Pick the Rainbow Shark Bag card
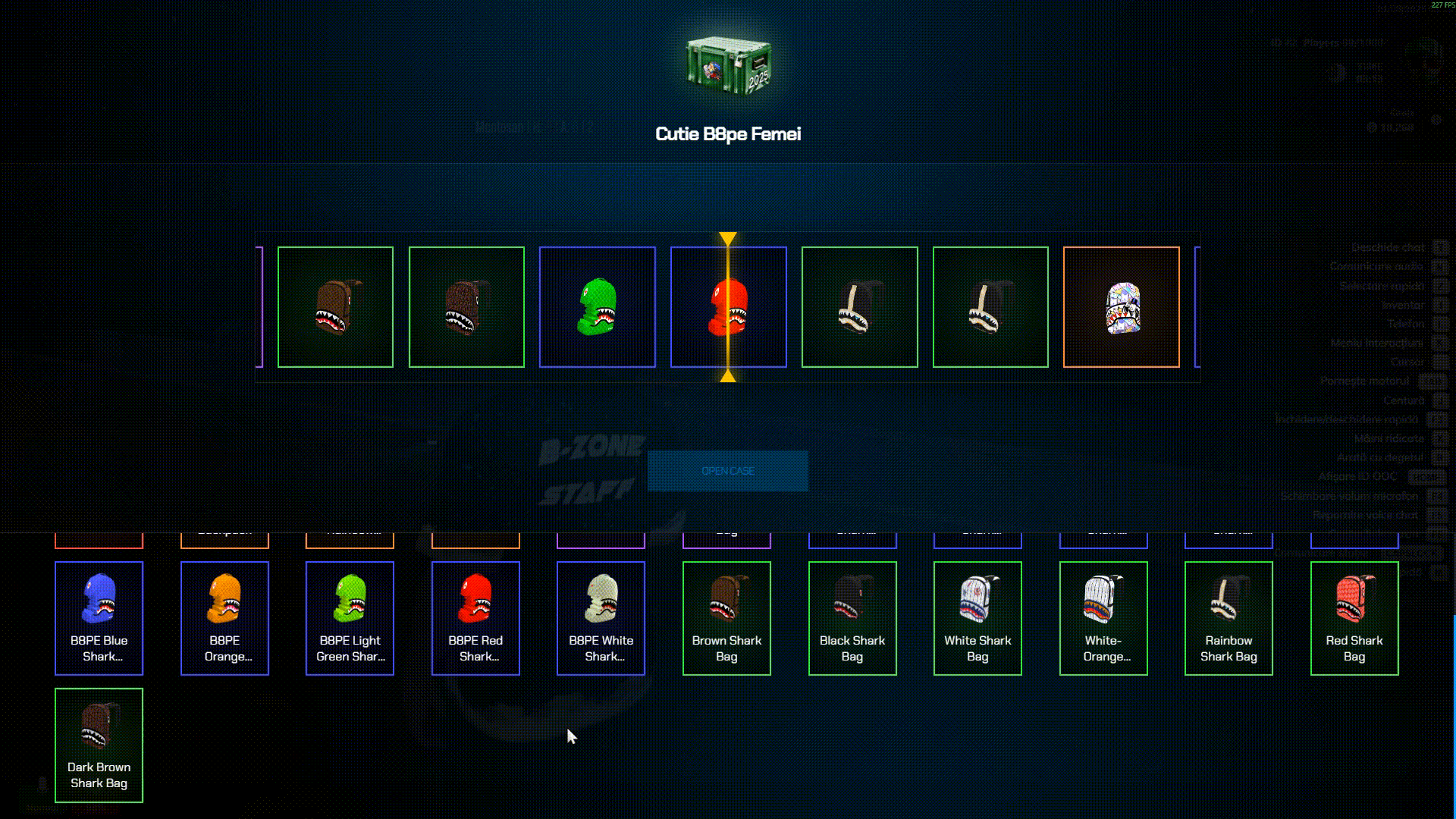 pos(1228,618)
